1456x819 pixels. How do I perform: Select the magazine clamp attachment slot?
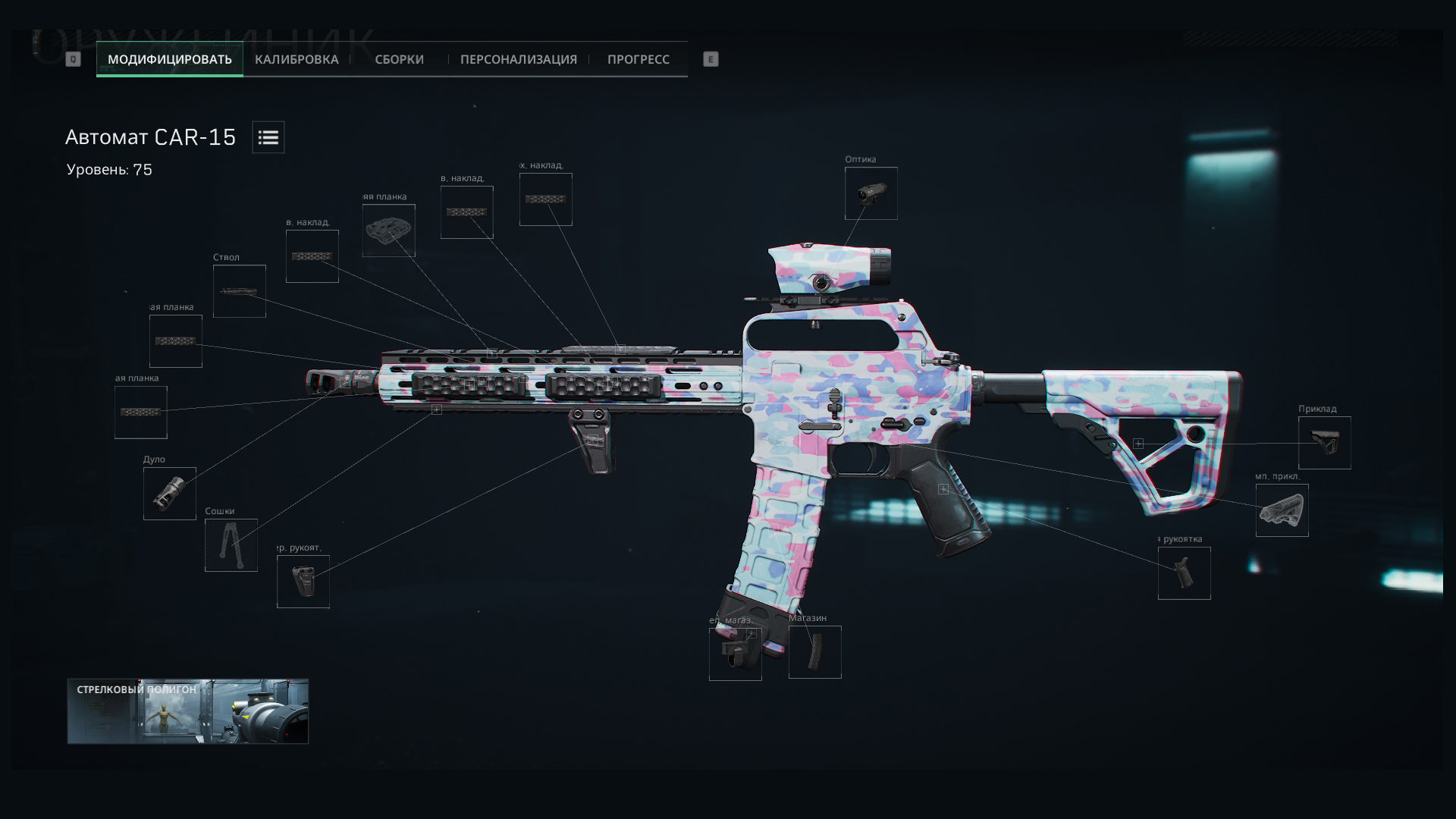click(735, 654)
